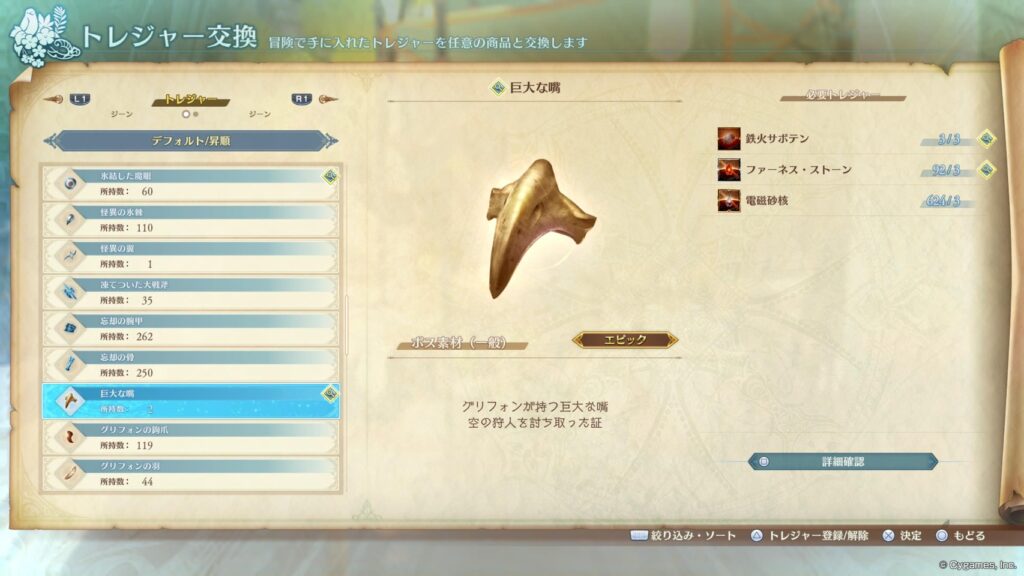Select the グリフォンの鉤爪 treasure row

coord(190,437)
